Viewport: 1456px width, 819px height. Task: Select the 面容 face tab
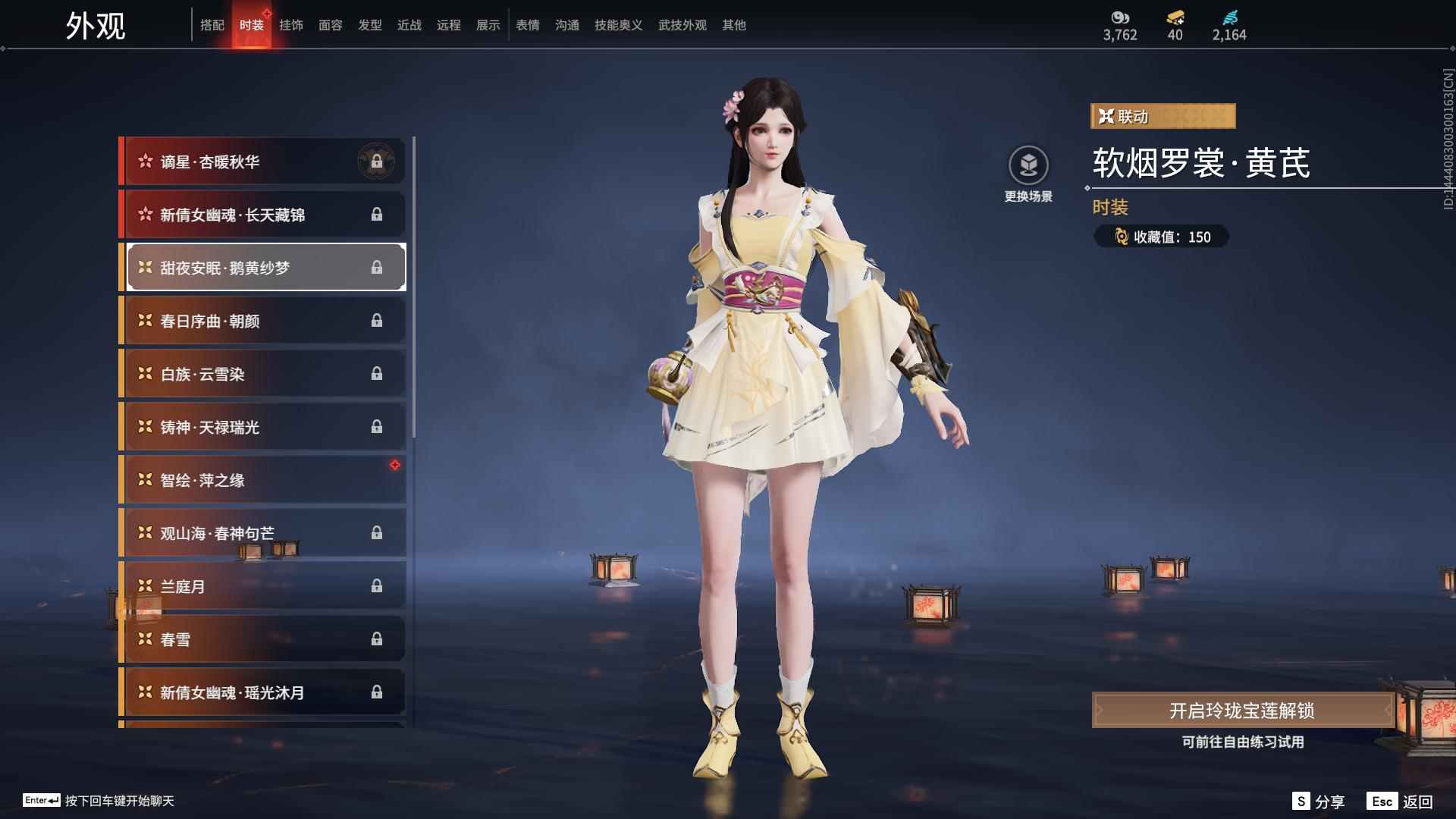click(x=330, y=25)
